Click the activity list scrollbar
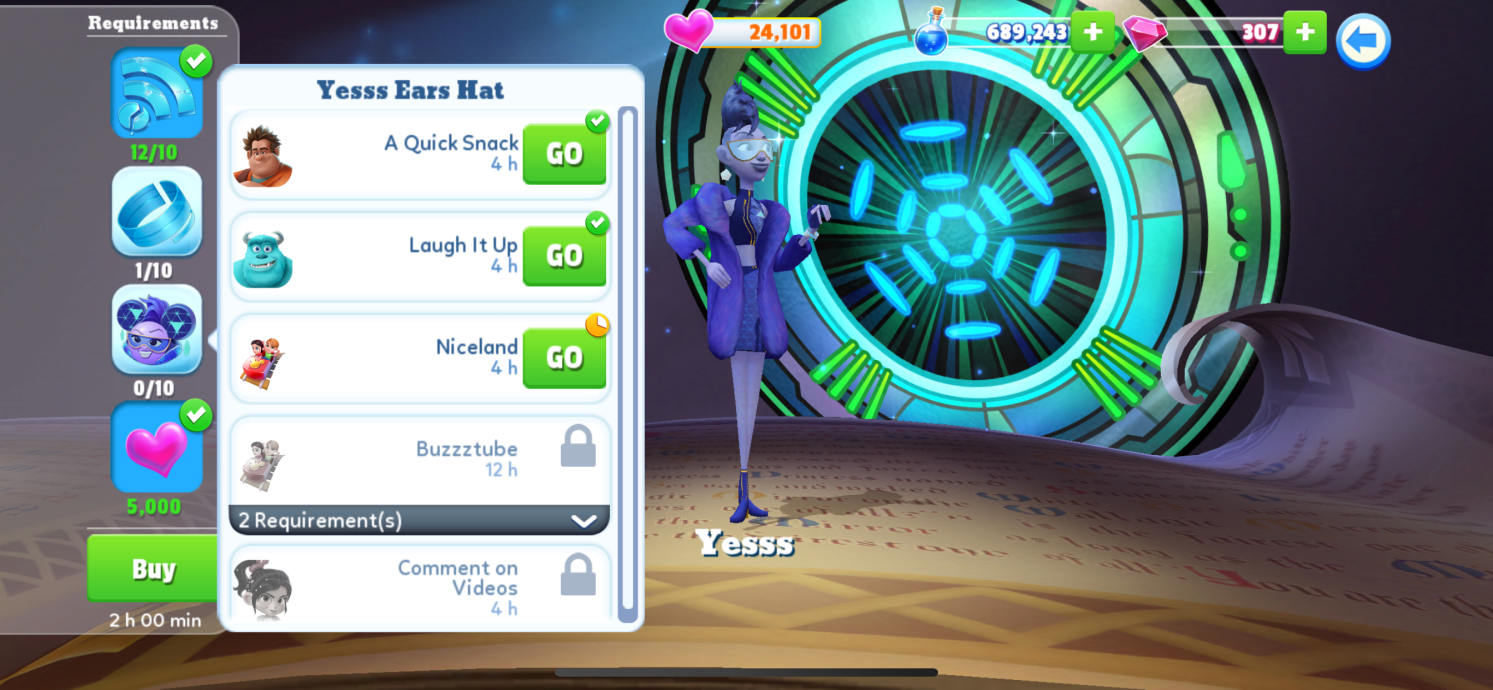1493x690 pixels. (x=627, y=360)
